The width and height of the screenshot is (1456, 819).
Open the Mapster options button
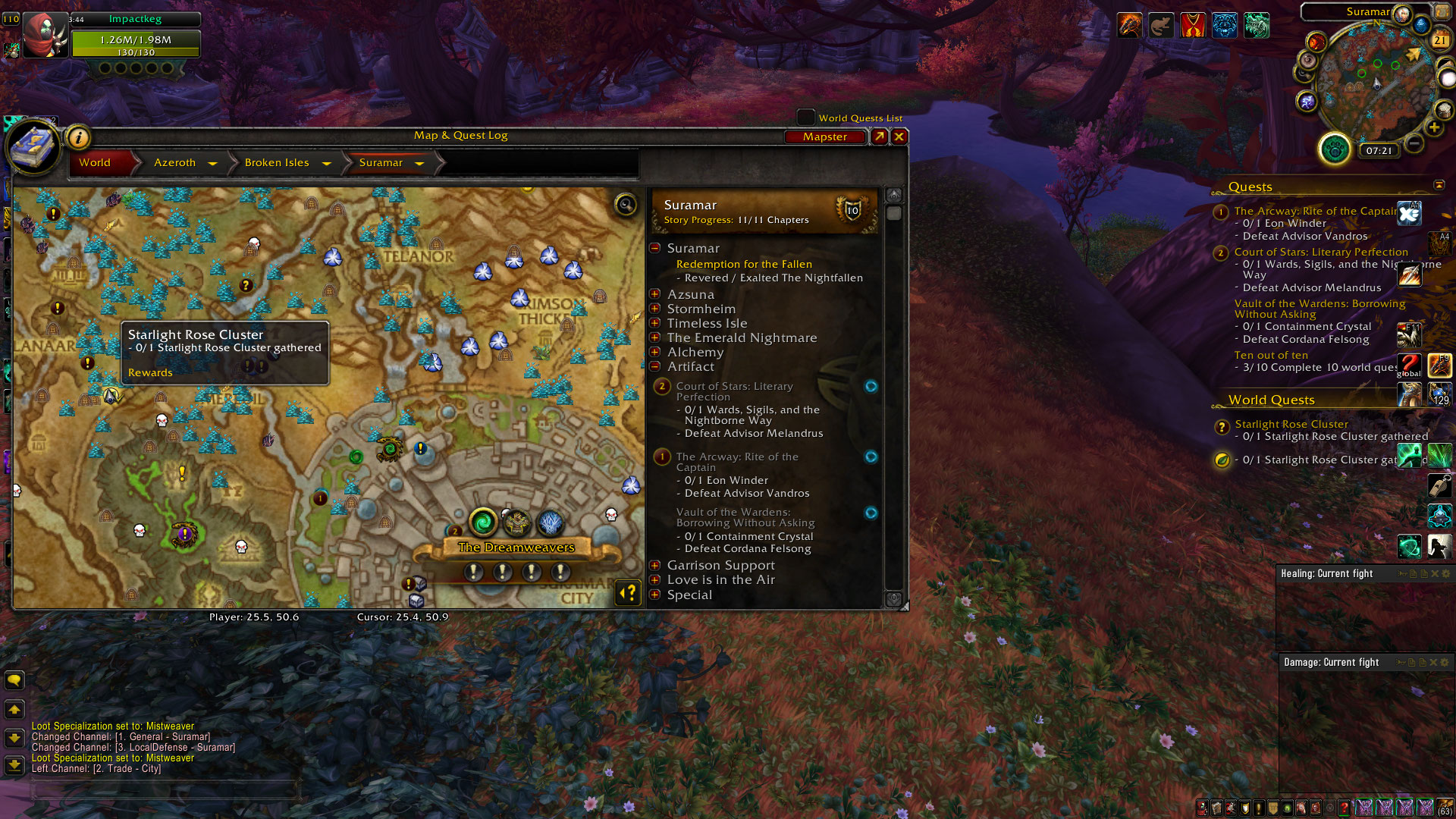point(825,136)
